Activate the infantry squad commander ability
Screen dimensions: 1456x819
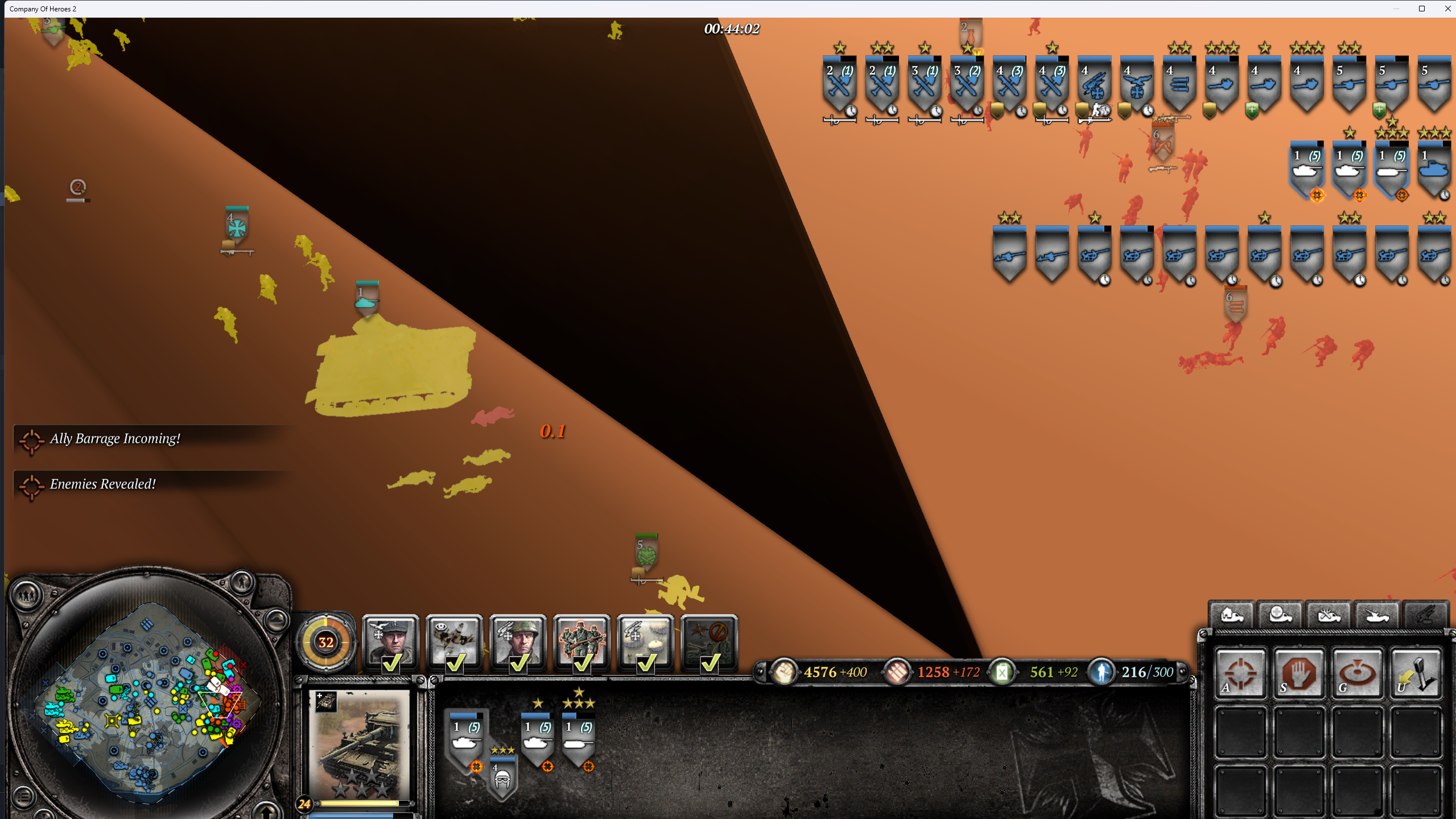click(x=582, y=642)
